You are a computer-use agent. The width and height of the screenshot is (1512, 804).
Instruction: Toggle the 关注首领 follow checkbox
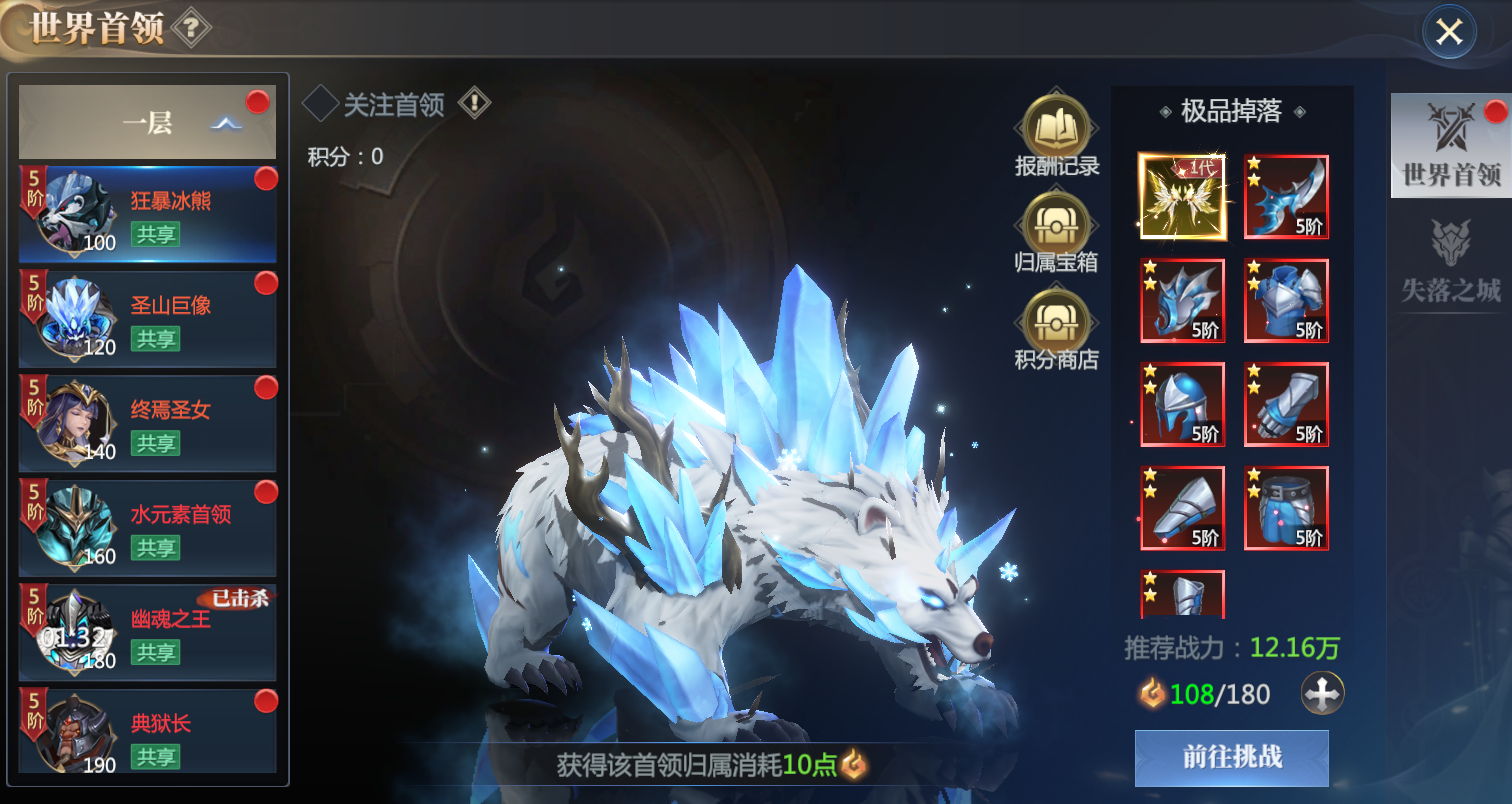[321, 103]
